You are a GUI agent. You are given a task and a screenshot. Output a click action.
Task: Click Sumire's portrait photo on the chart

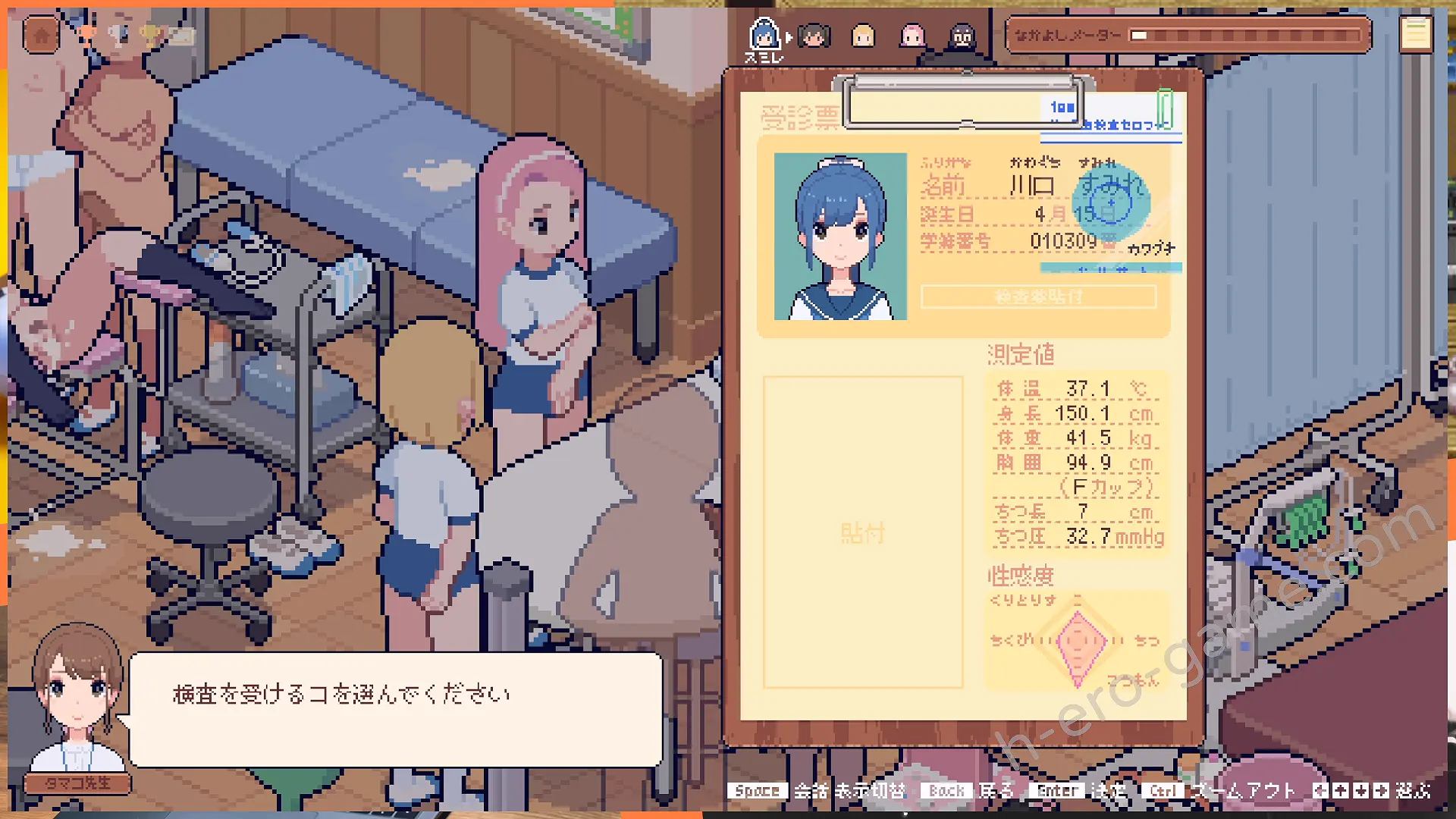840,236
